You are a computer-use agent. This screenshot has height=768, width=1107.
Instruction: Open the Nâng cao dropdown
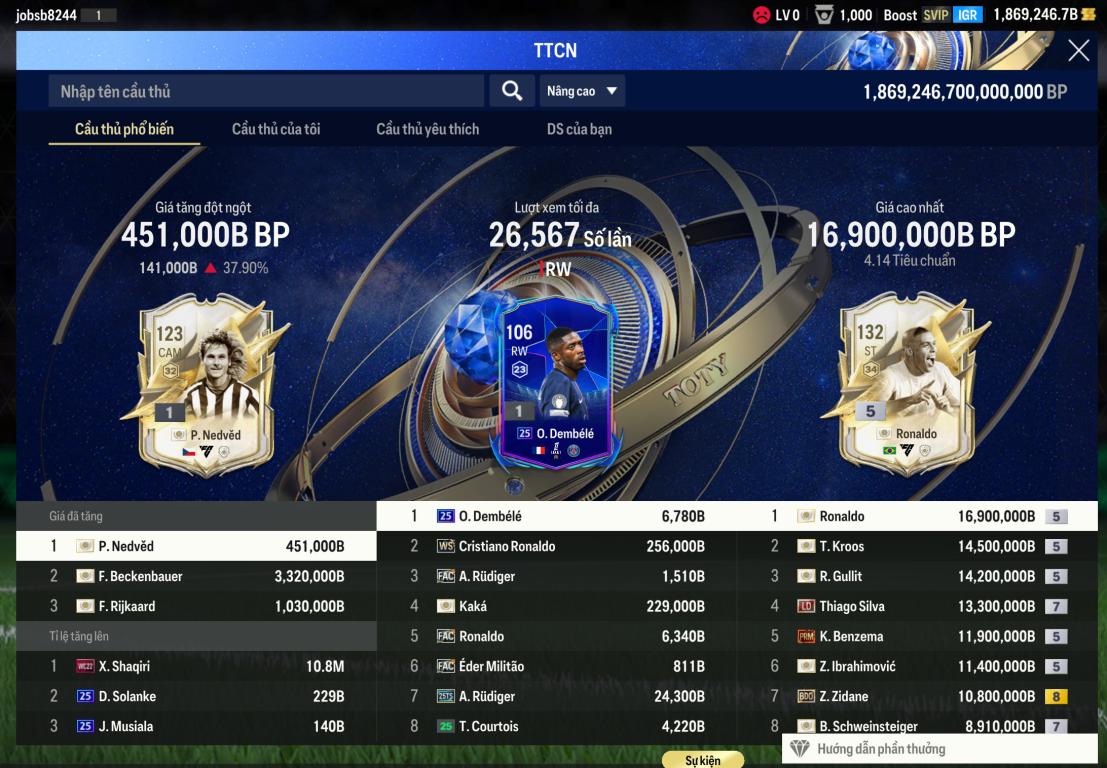point(582,91)
